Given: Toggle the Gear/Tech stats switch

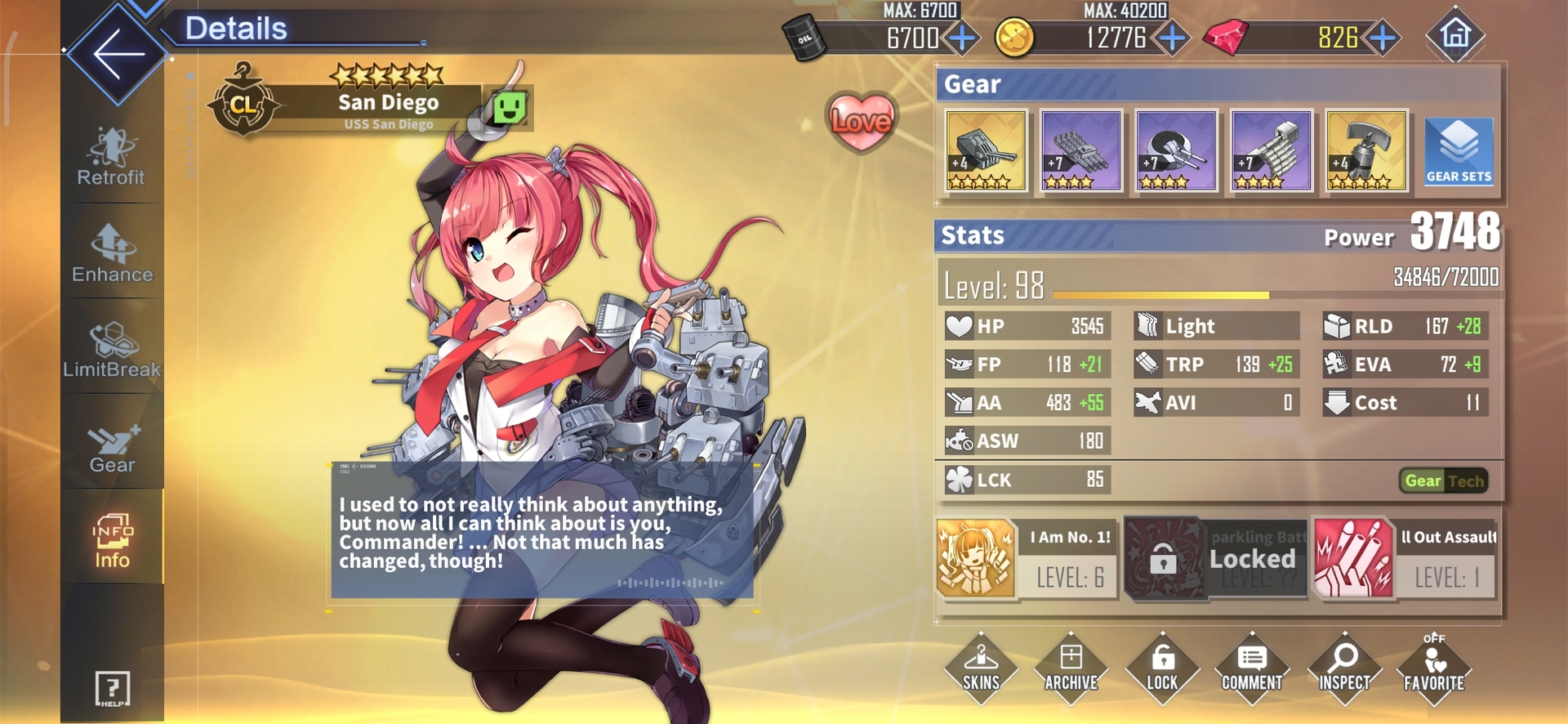Looking at the screenshot, I should [x=1443, y=481].
